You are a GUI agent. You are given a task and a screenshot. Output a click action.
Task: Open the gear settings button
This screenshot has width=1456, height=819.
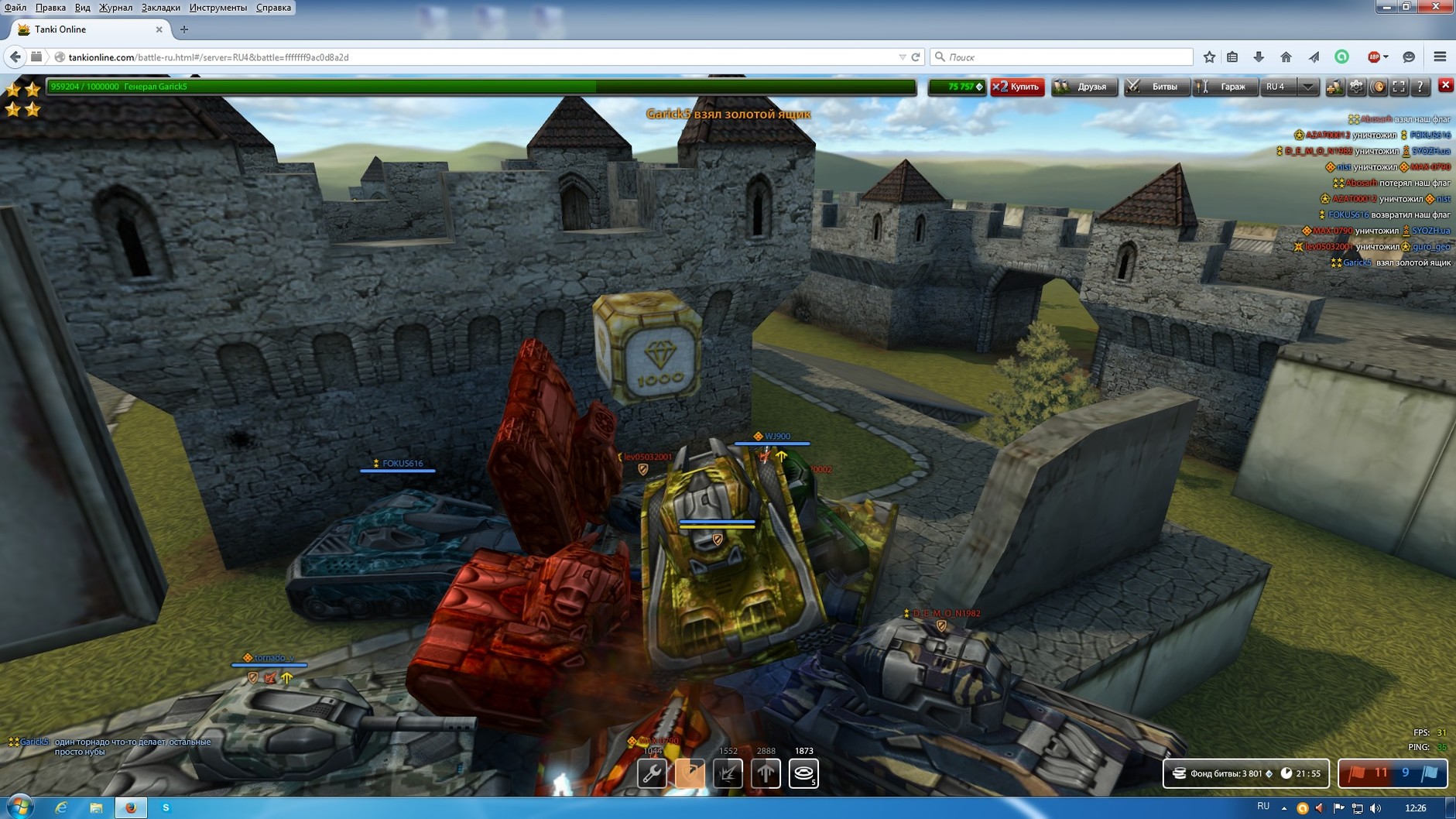1356,87
